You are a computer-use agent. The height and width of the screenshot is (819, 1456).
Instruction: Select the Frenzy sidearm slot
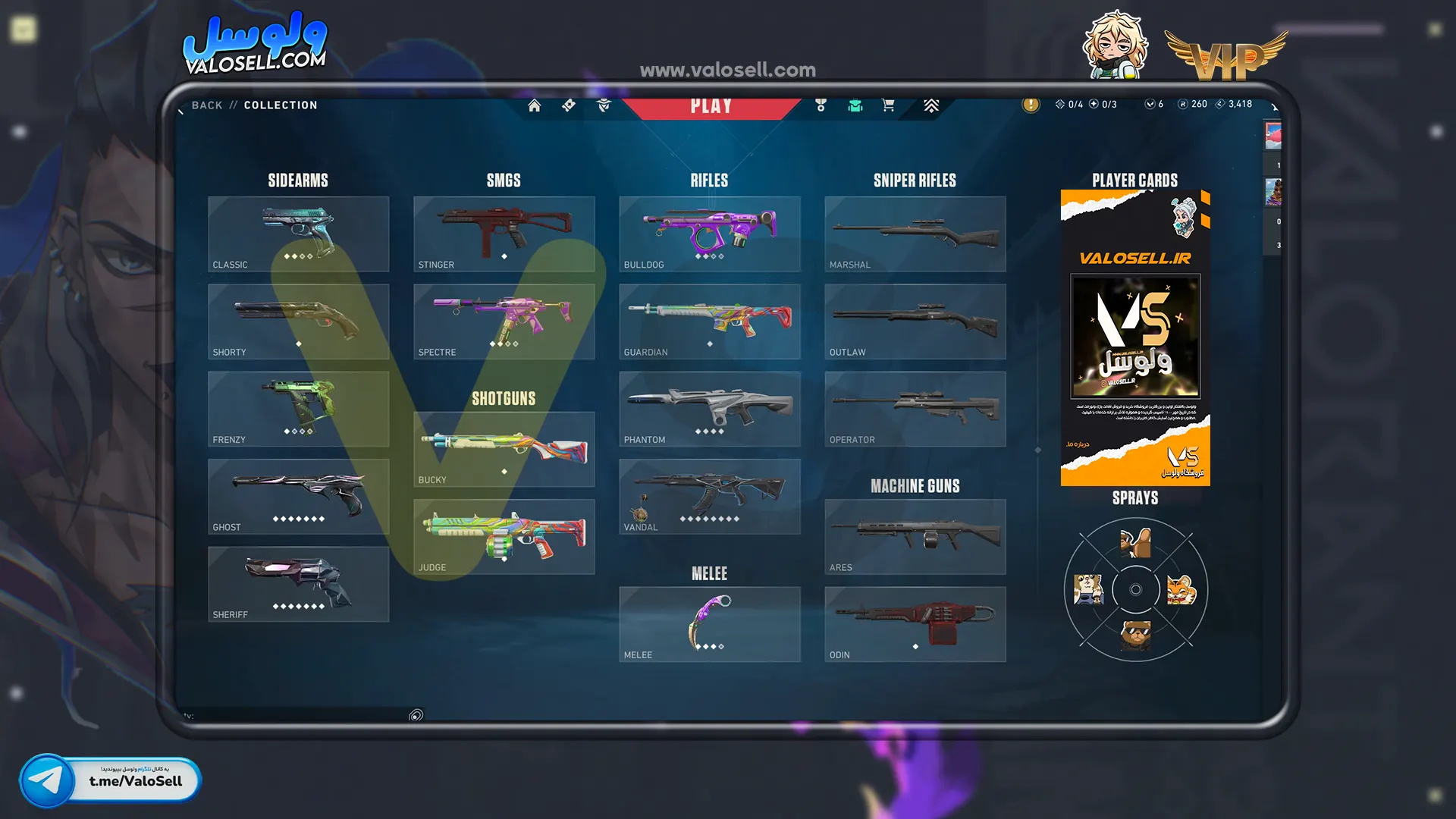(x=298, y=409)
